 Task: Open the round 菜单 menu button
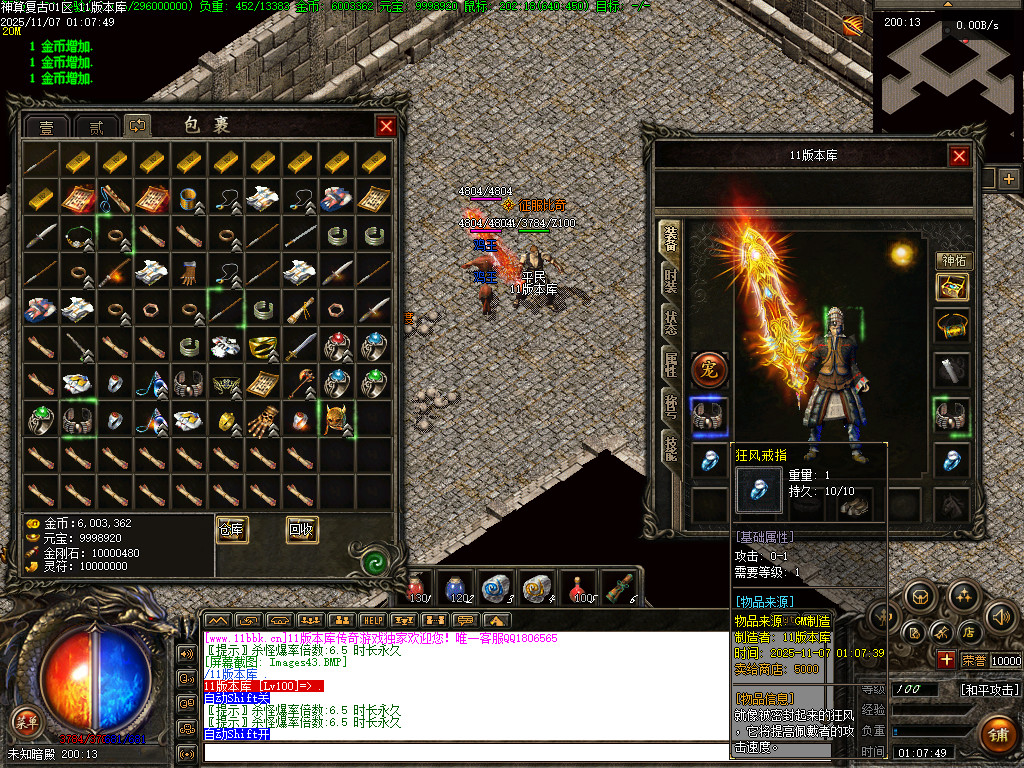tap(26, 720)
